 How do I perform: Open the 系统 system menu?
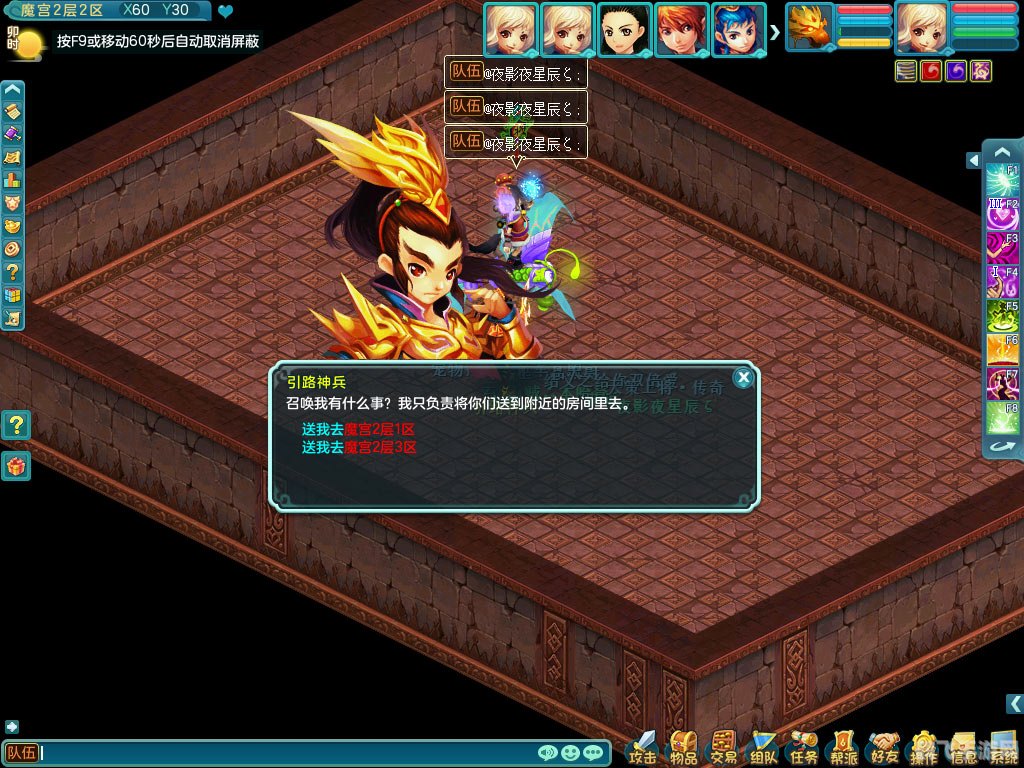[x=1003, y=745]
